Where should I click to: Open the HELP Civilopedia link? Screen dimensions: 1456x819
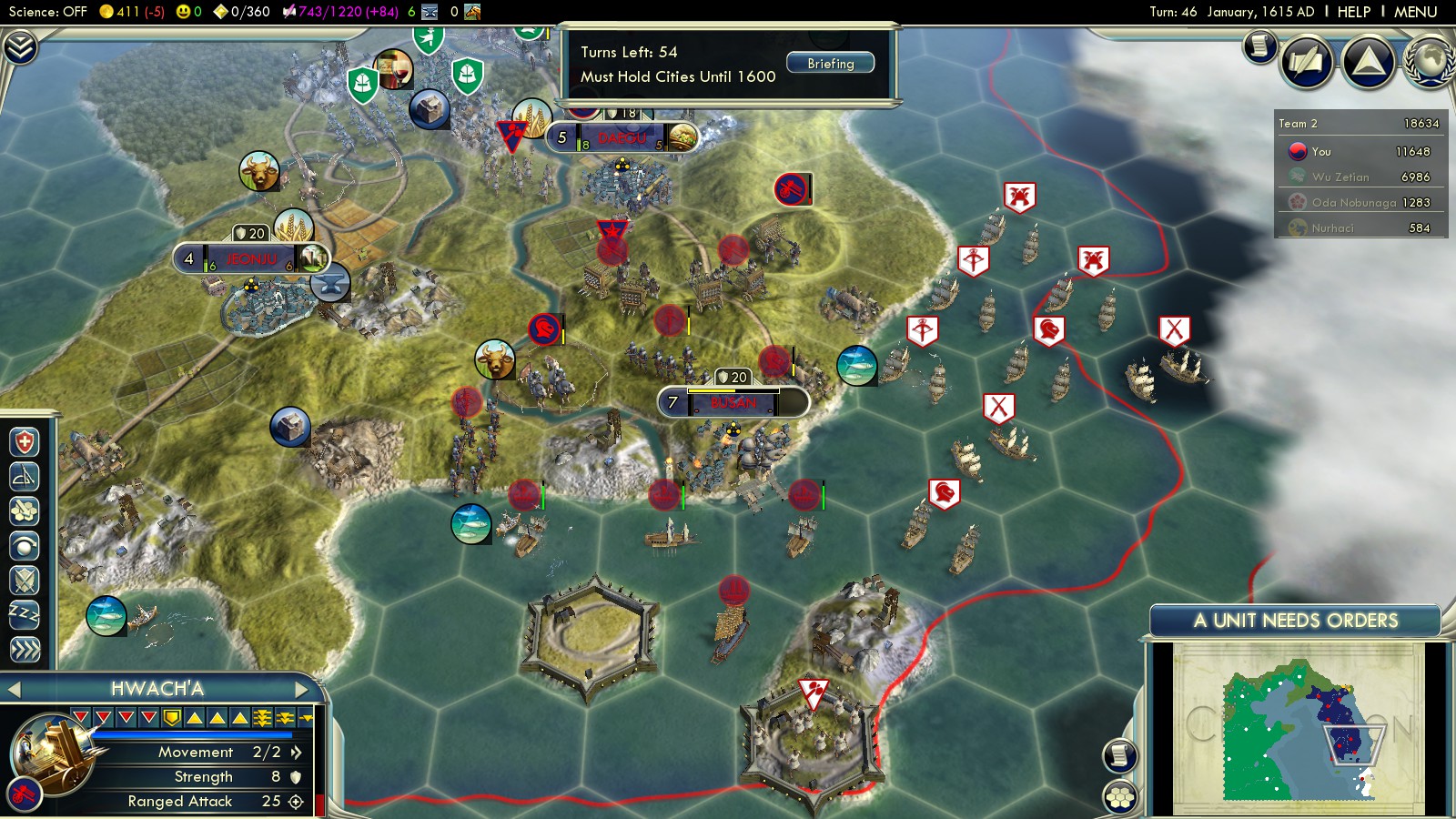tap(1353, 12)
